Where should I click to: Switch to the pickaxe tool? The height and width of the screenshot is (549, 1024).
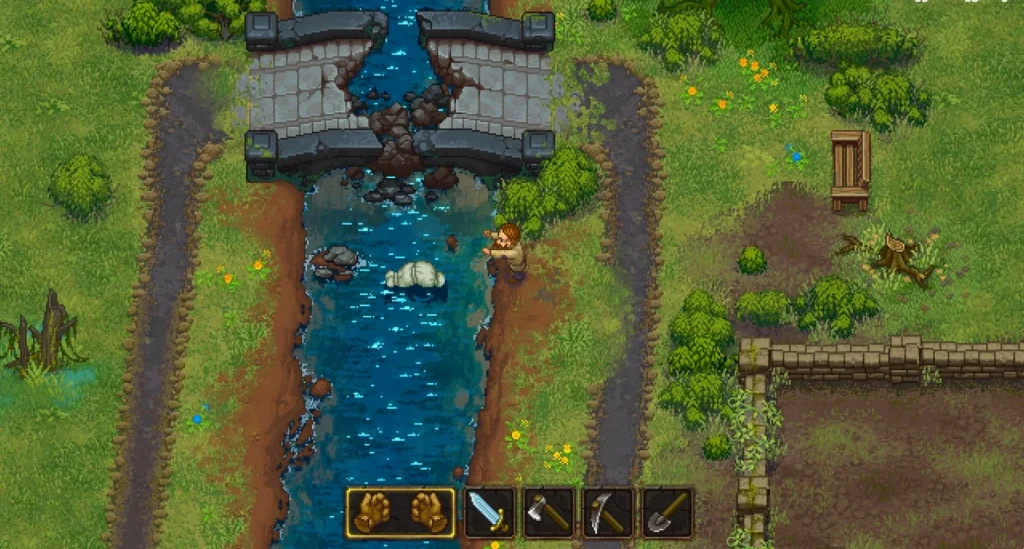click(608, 512)
